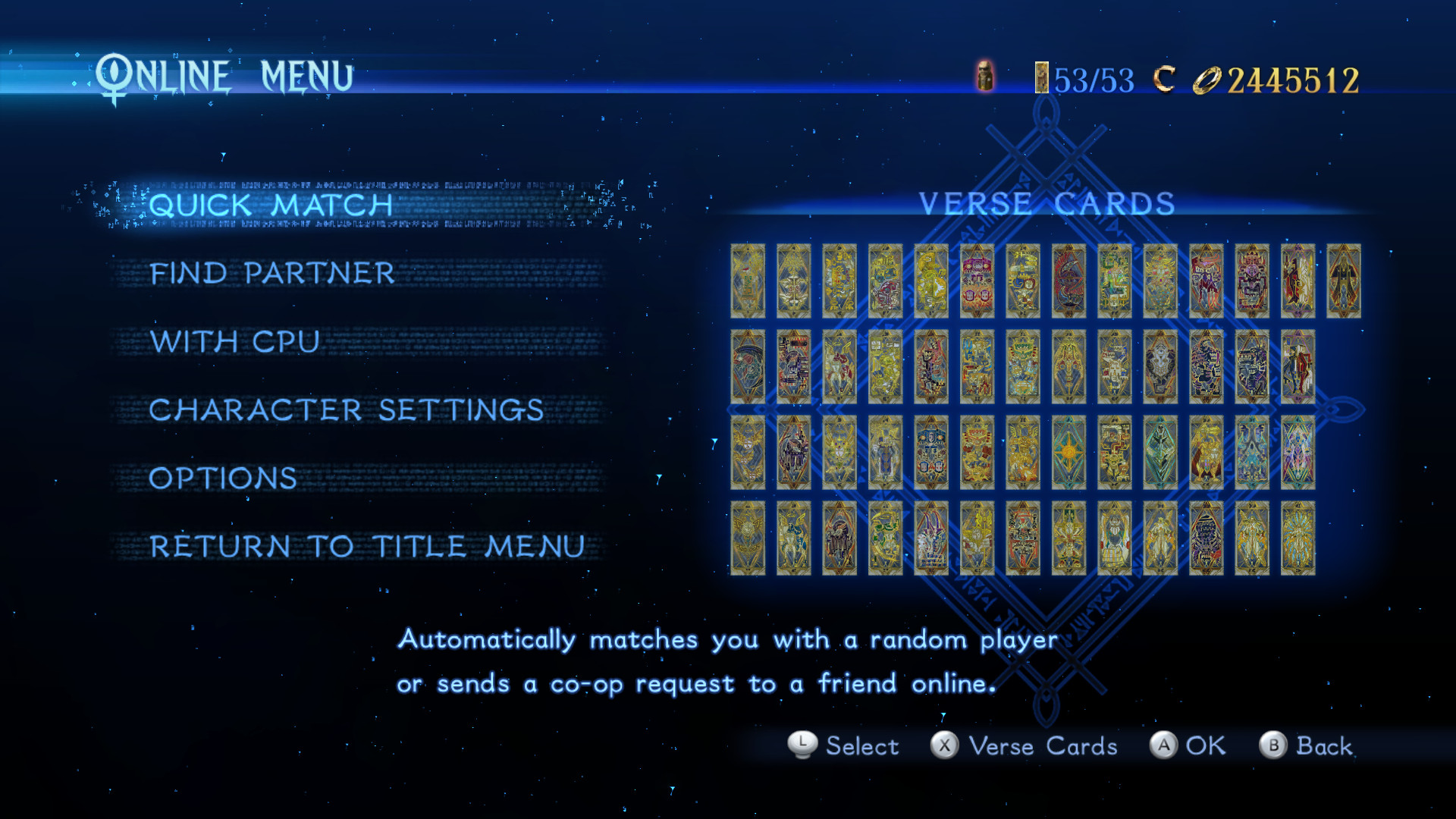
Task: Choose Find Partner
Action: coord(272,274)
